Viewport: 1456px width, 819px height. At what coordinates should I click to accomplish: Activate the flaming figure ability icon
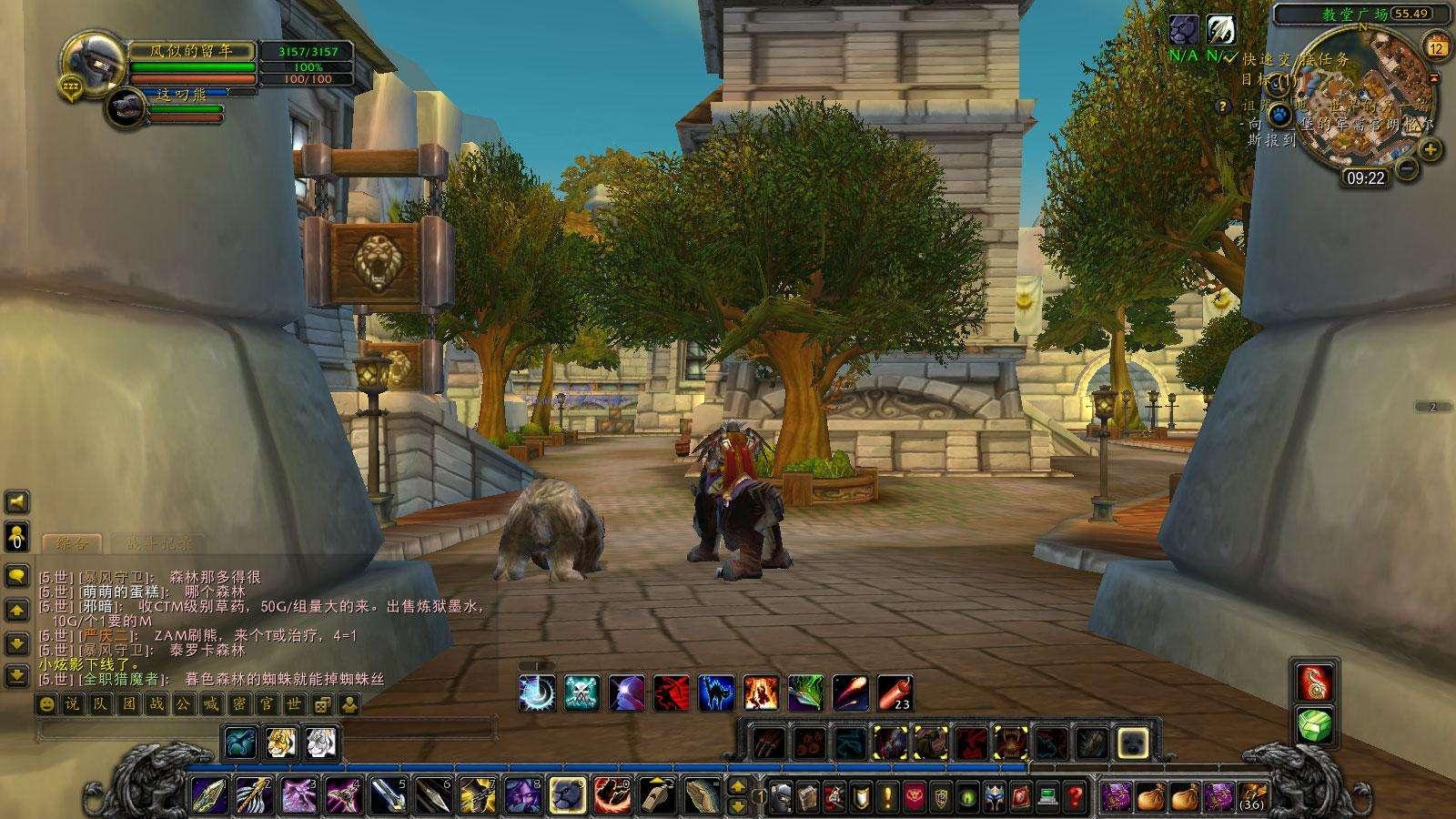point(761,693)
